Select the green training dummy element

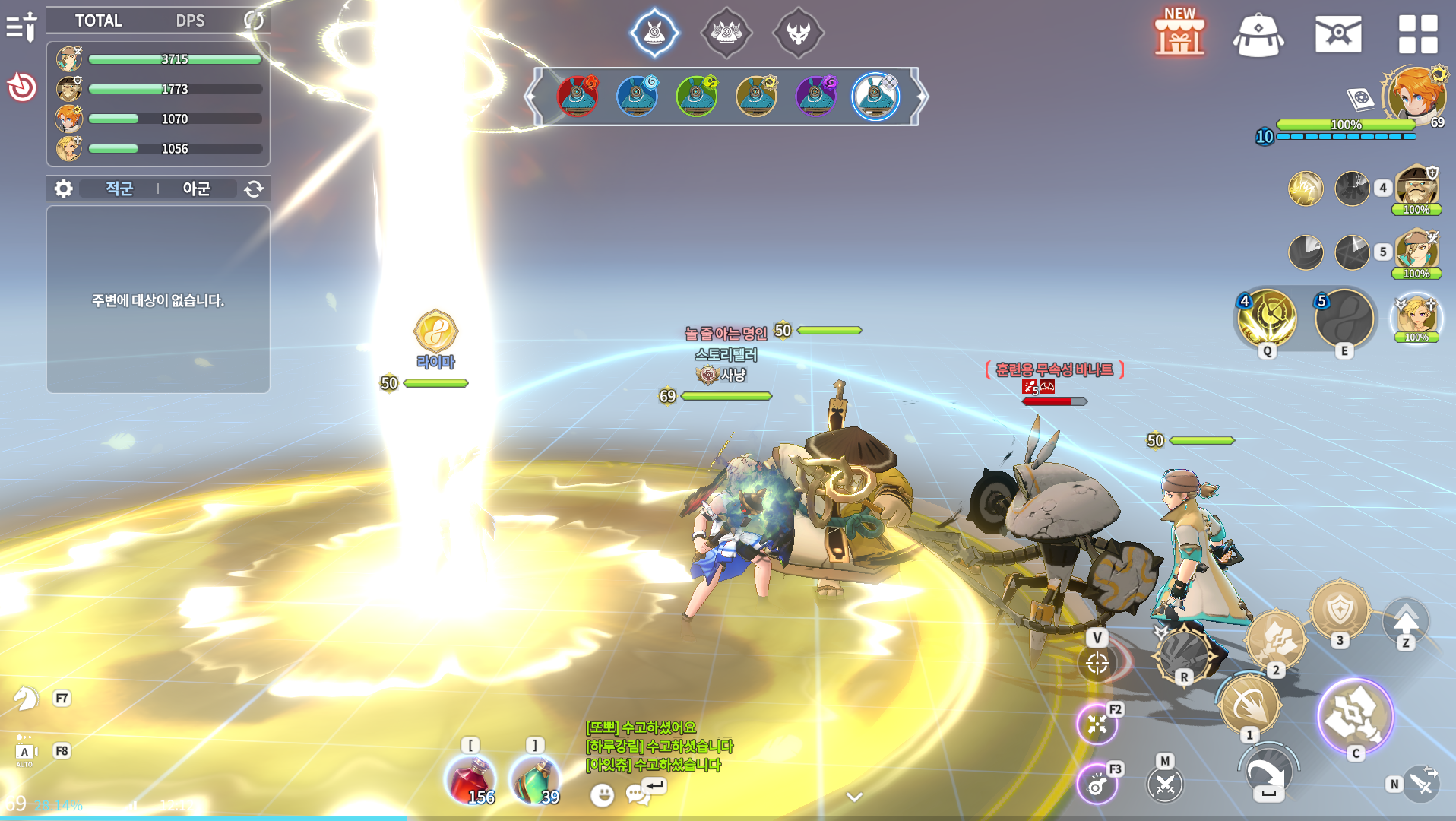coord(697,97)
